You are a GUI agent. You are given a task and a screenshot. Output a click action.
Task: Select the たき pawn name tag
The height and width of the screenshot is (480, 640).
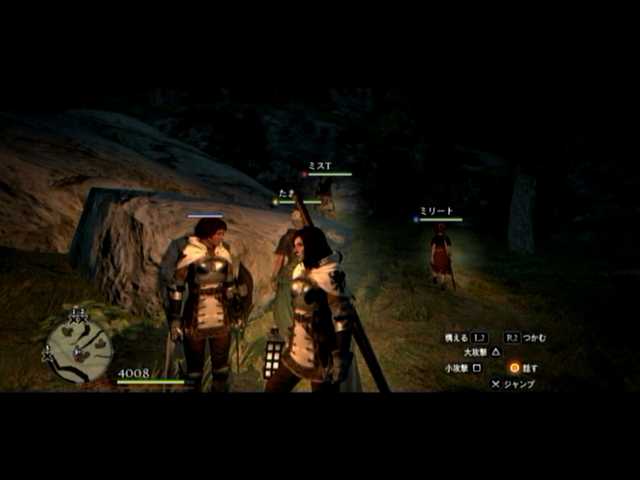click(285, 194)
